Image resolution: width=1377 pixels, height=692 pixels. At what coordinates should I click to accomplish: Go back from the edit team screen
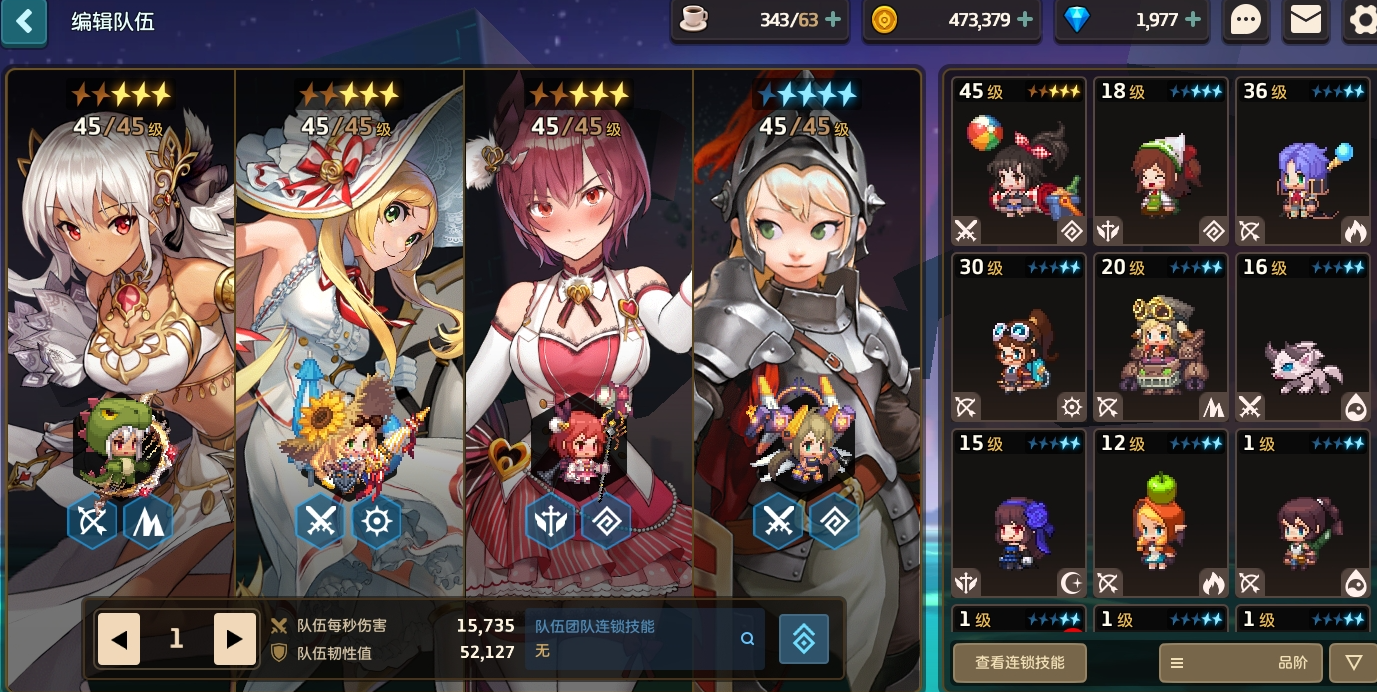(24, 21)
